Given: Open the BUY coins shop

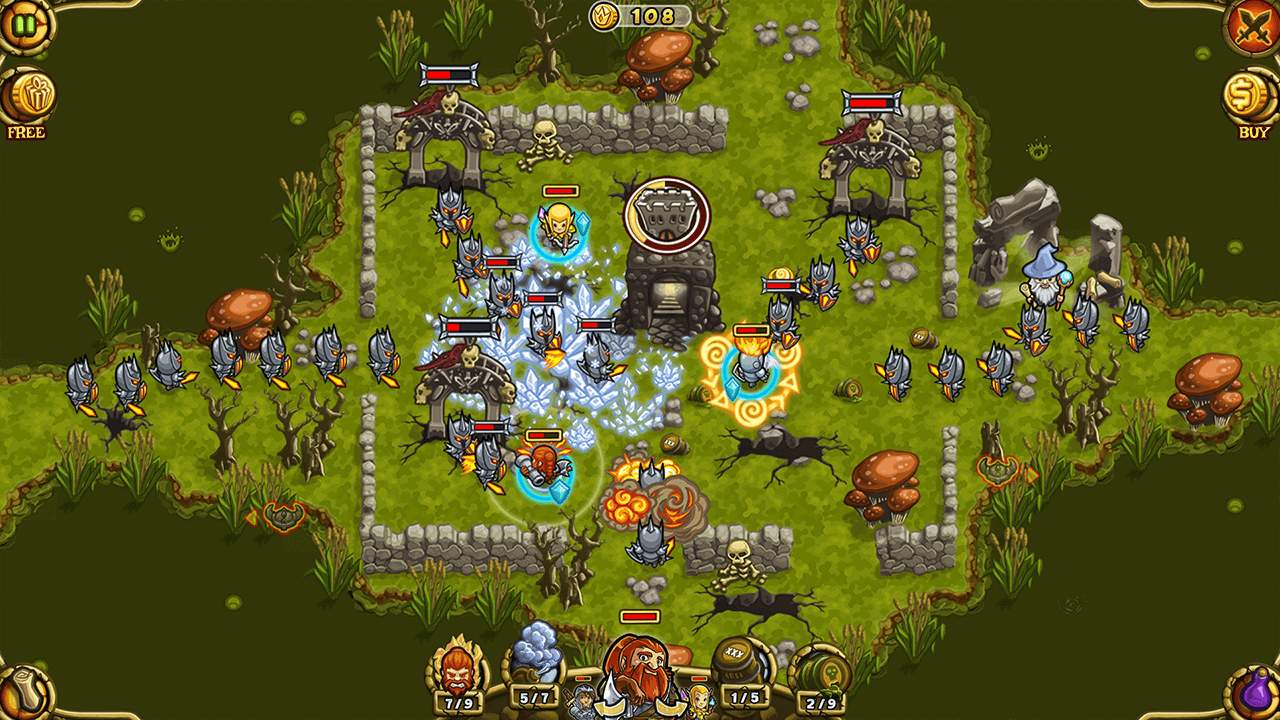Looking at the screenshot, I should pos(1252,98).
